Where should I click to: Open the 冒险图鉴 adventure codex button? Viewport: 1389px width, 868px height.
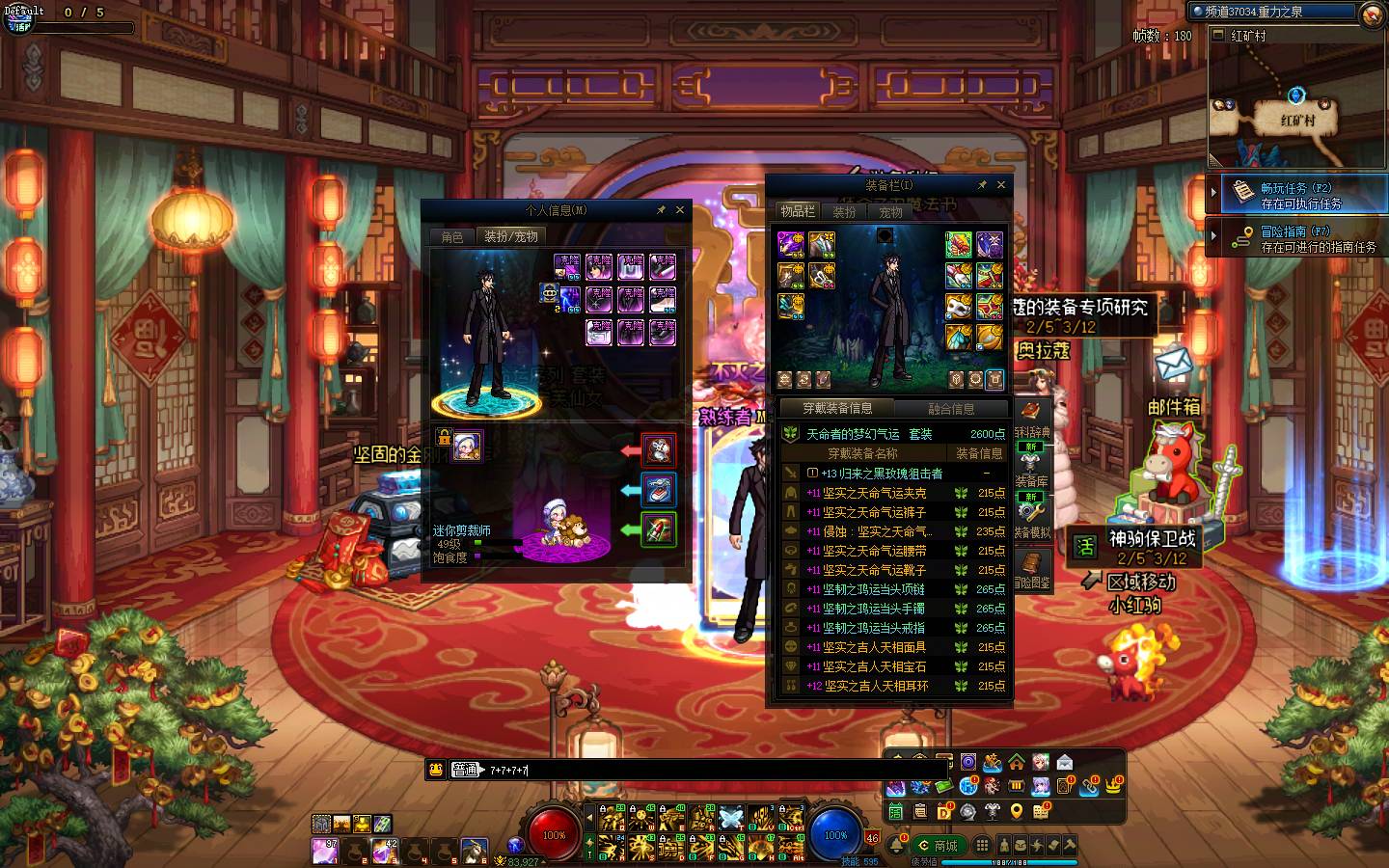click(x=1031, y=567)
